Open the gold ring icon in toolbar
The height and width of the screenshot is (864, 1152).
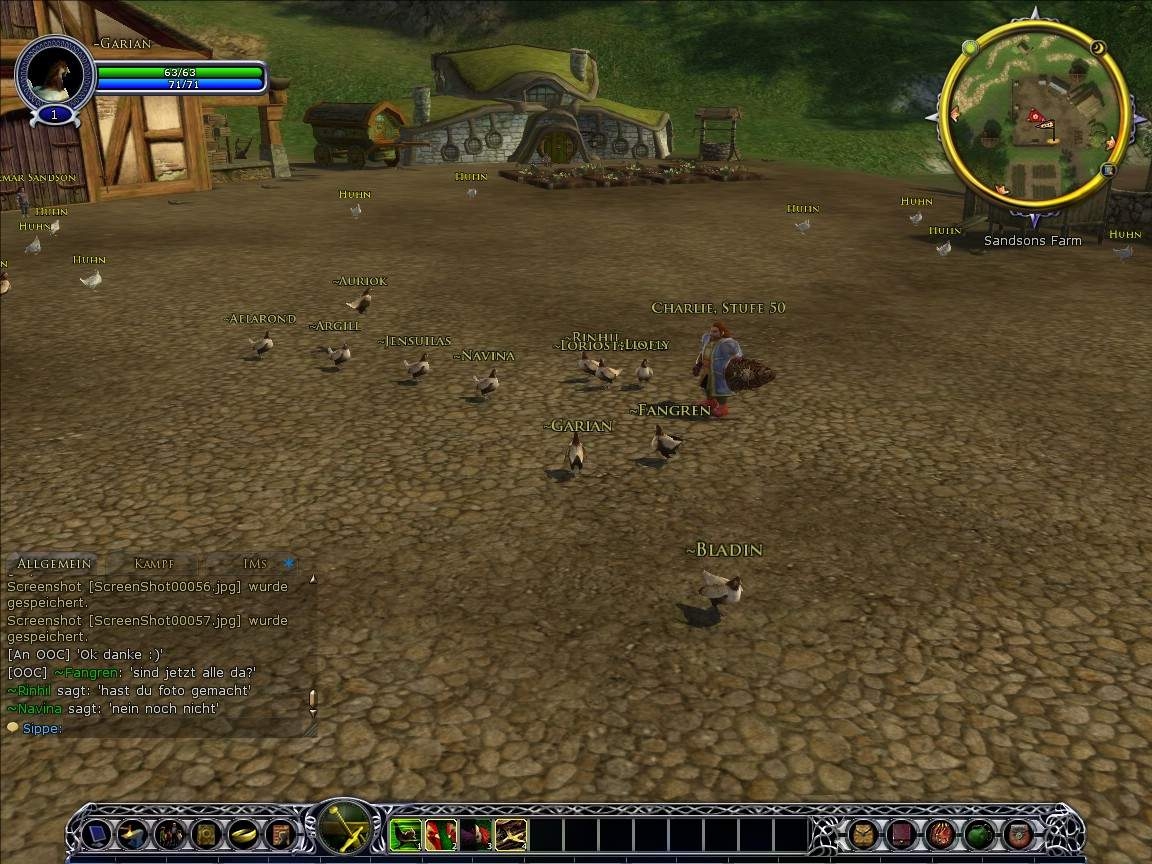click(x=243, y=834)
